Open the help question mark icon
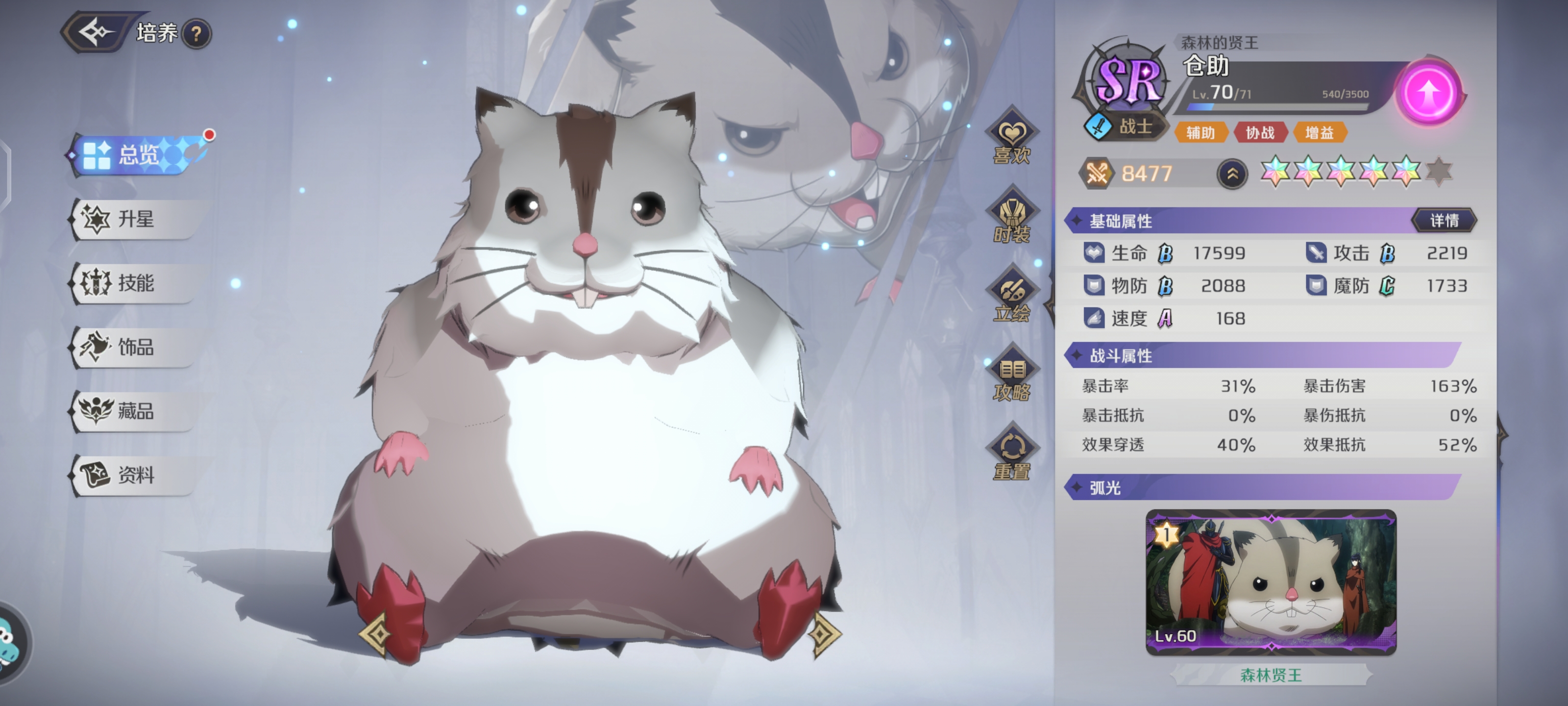This screenshot has height=706, width=1568. (196, 34)
